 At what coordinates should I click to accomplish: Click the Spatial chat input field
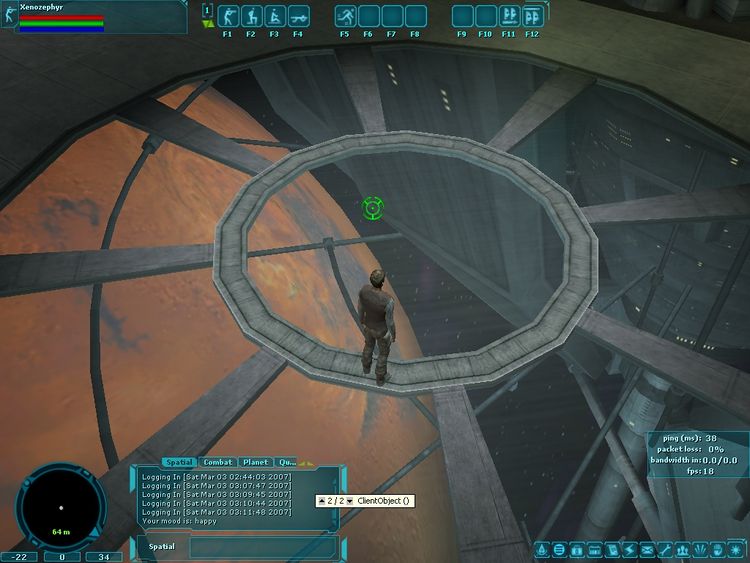point(262,547)
